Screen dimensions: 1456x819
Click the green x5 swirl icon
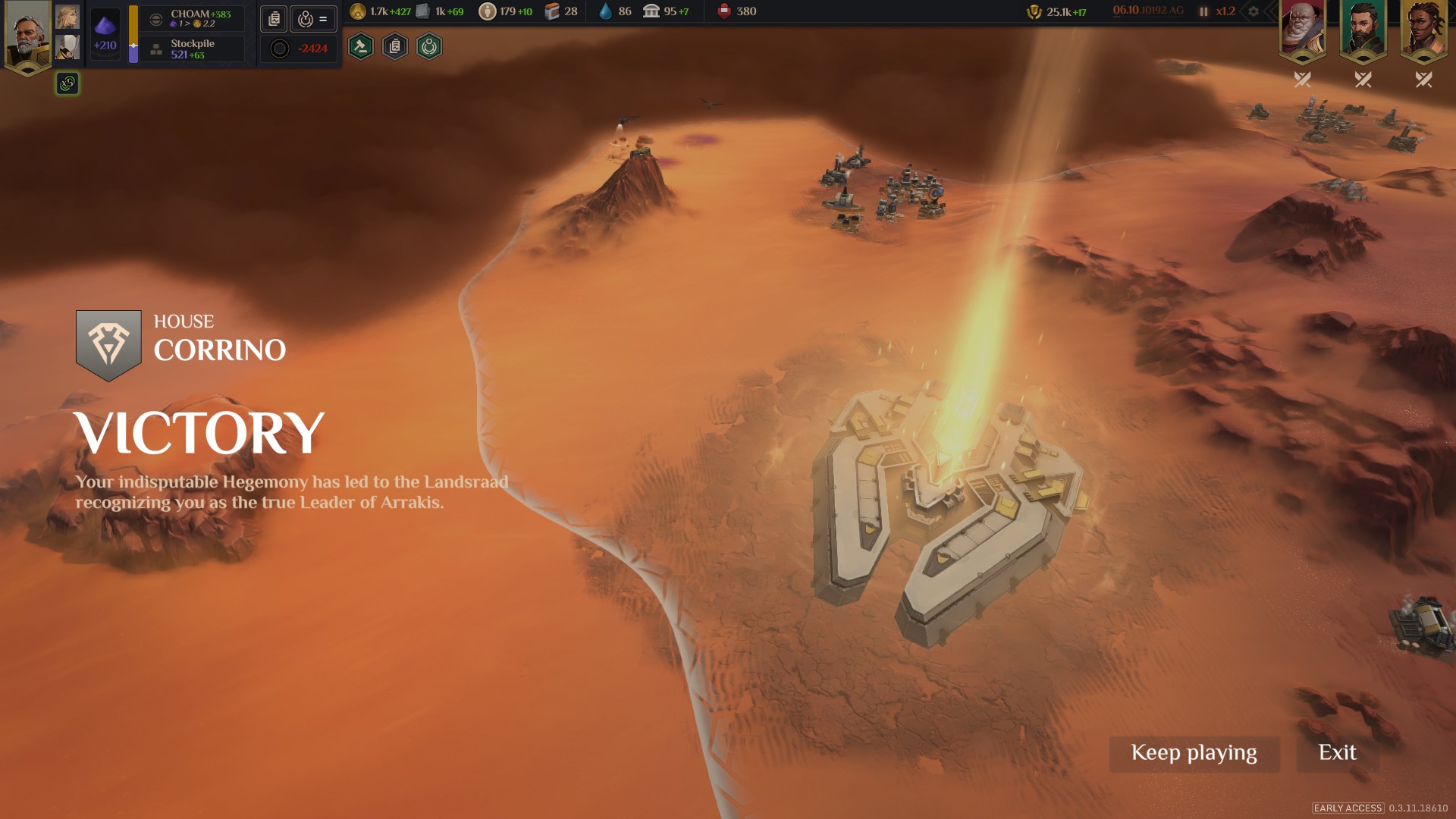tap(67, 83)
